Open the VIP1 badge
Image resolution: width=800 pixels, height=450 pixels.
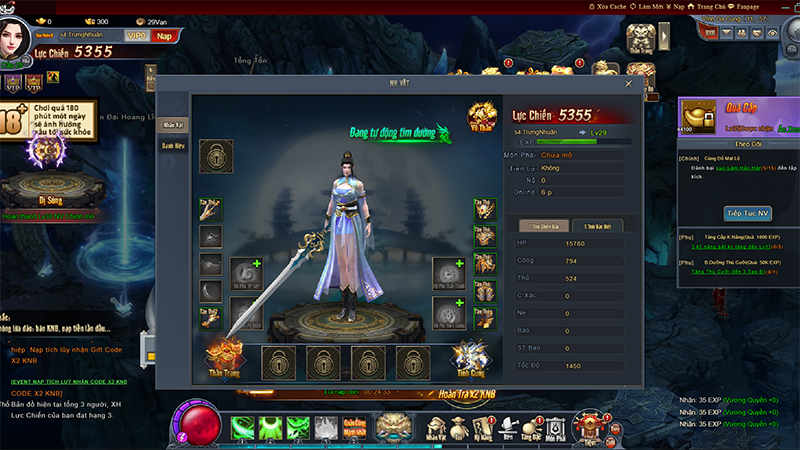pyautogui.click(x=137, y=36)
